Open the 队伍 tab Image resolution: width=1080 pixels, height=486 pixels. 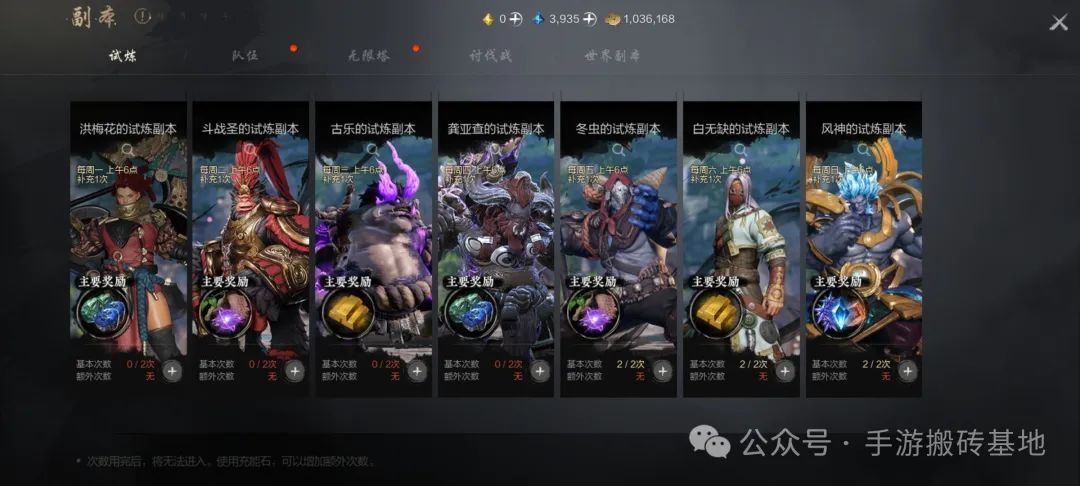coord(245,56)
